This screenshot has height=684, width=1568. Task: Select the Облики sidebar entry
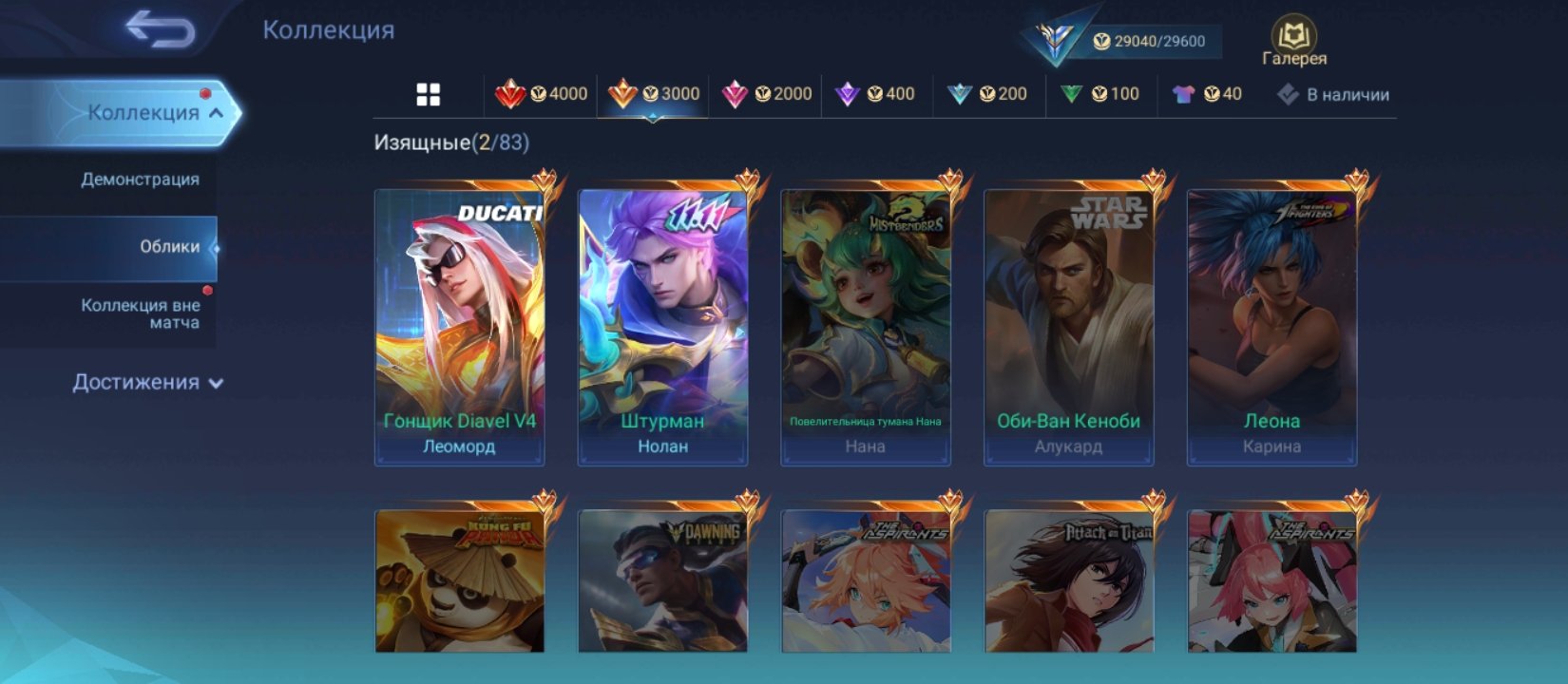[169, 247]
